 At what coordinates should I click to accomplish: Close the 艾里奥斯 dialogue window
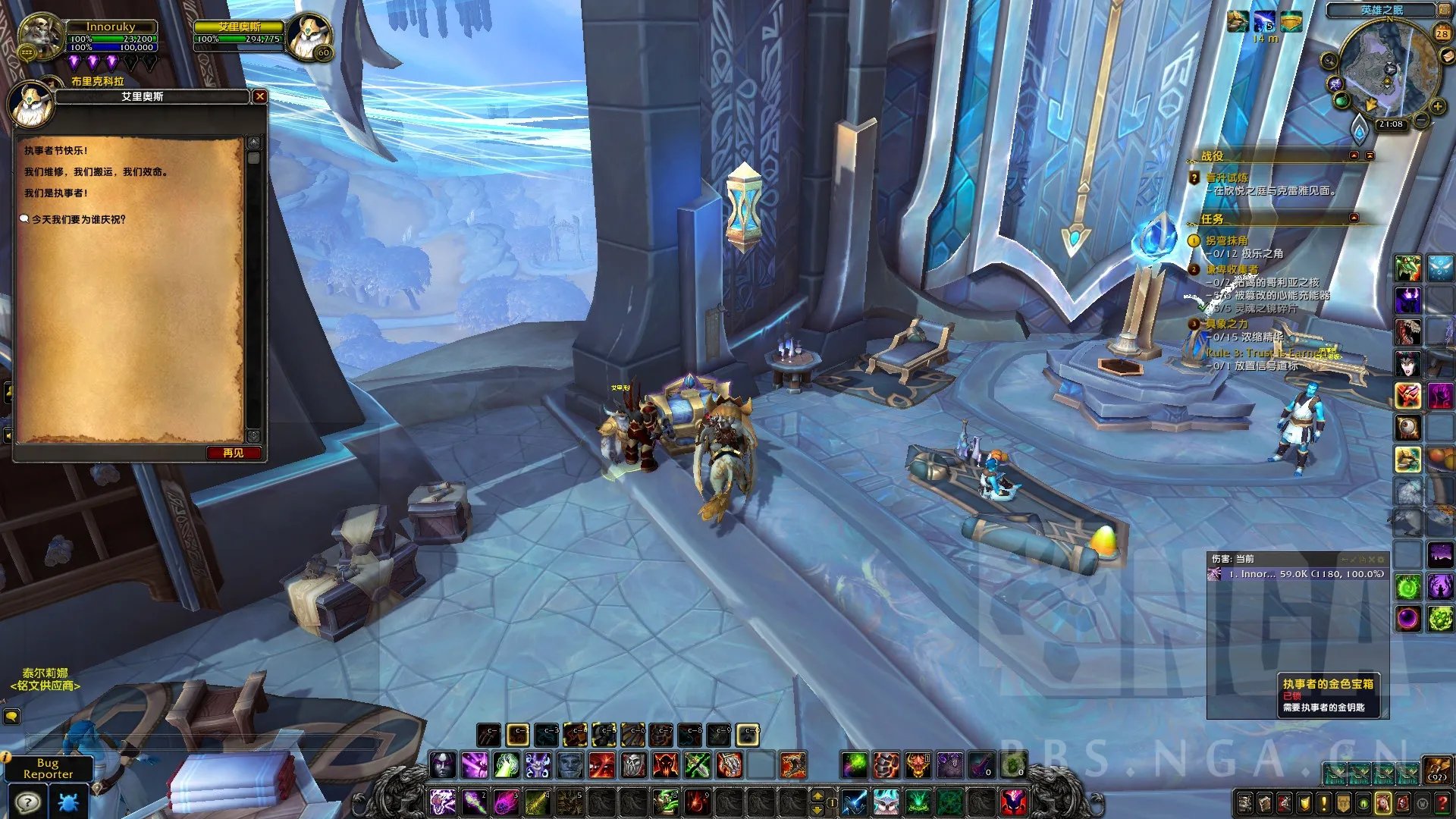coord(259,96)
